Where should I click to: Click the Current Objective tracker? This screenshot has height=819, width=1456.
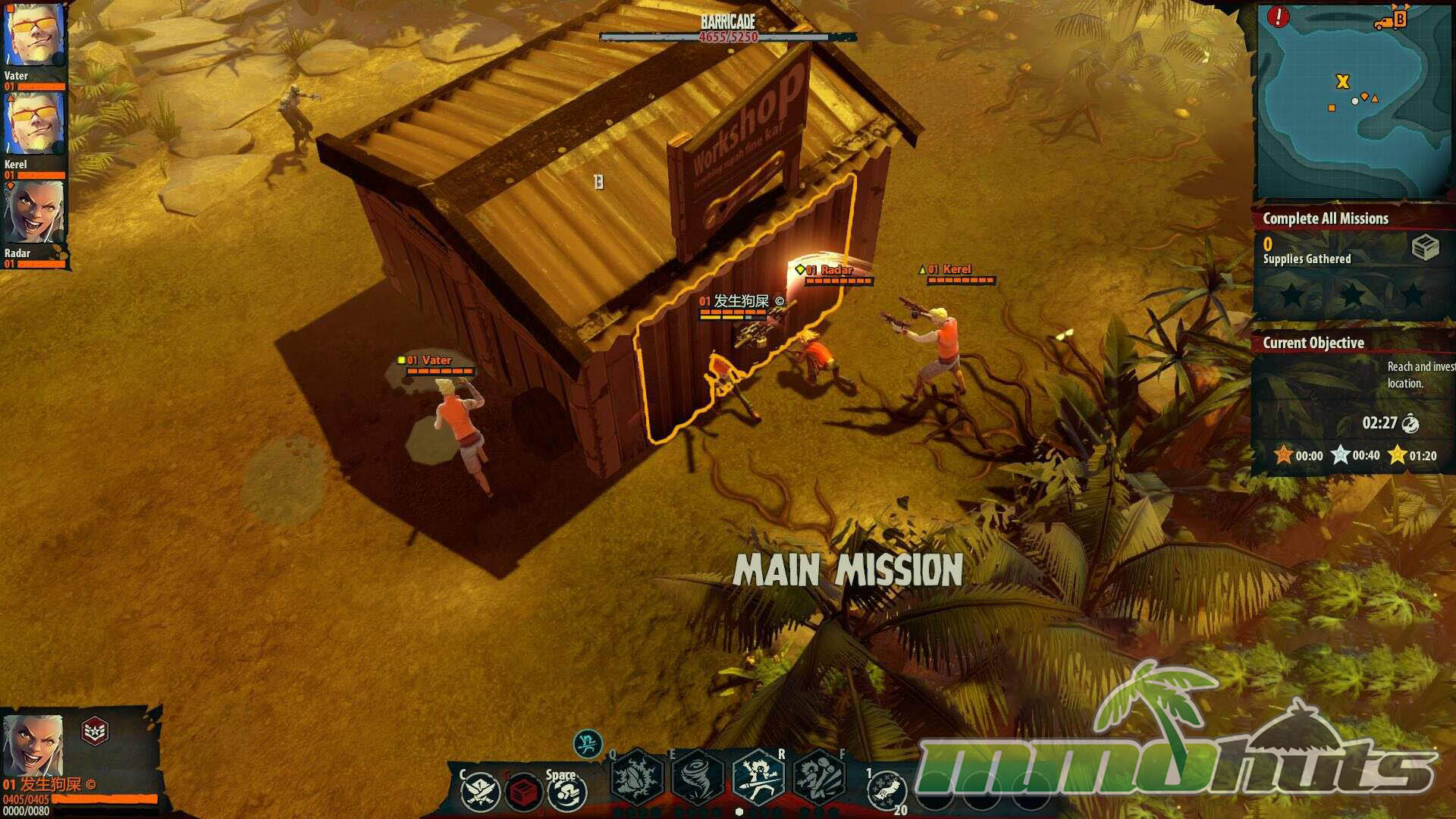tap(1313, 343)
